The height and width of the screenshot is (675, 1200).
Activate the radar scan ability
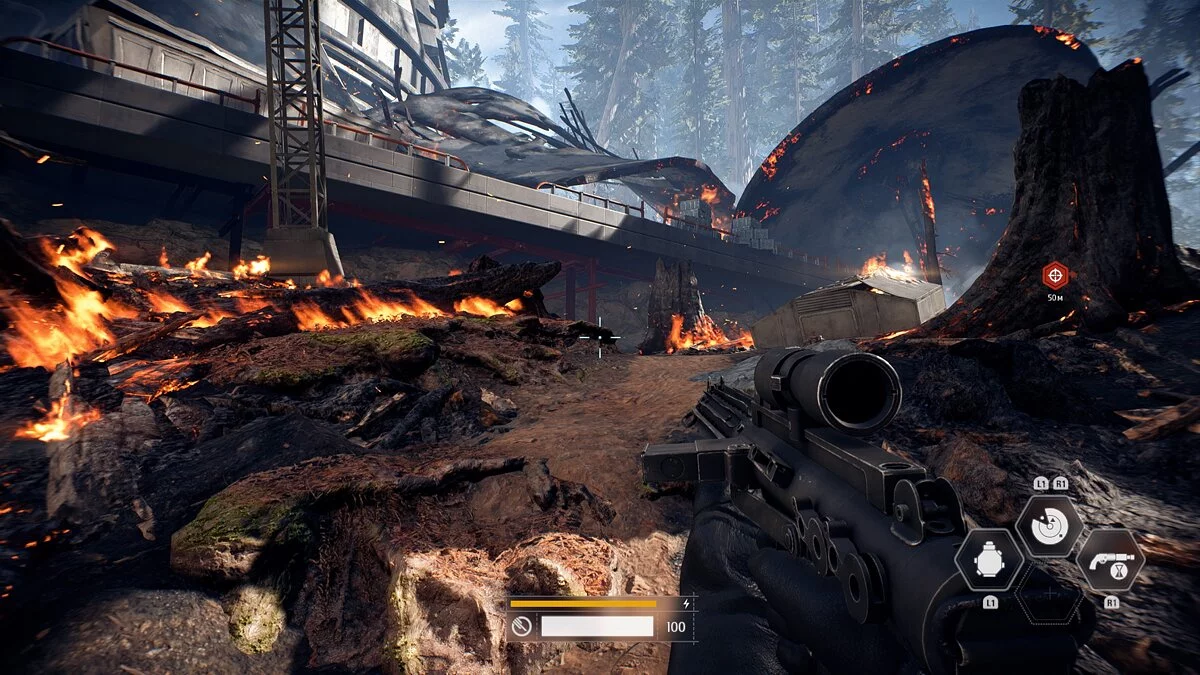[x=1049, y=526]
